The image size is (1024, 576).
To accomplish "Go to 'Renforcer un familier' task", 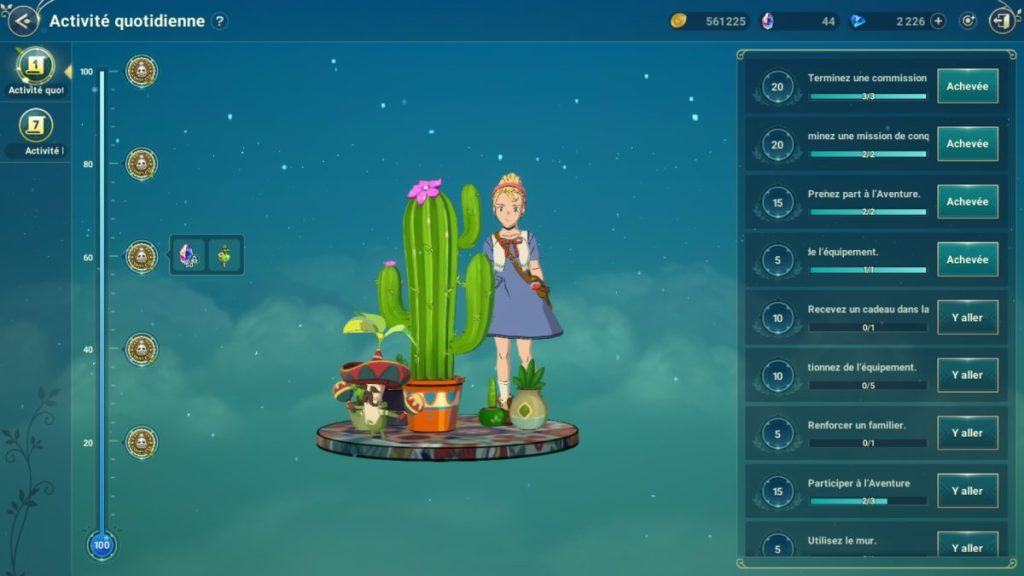I will point(967,433).
